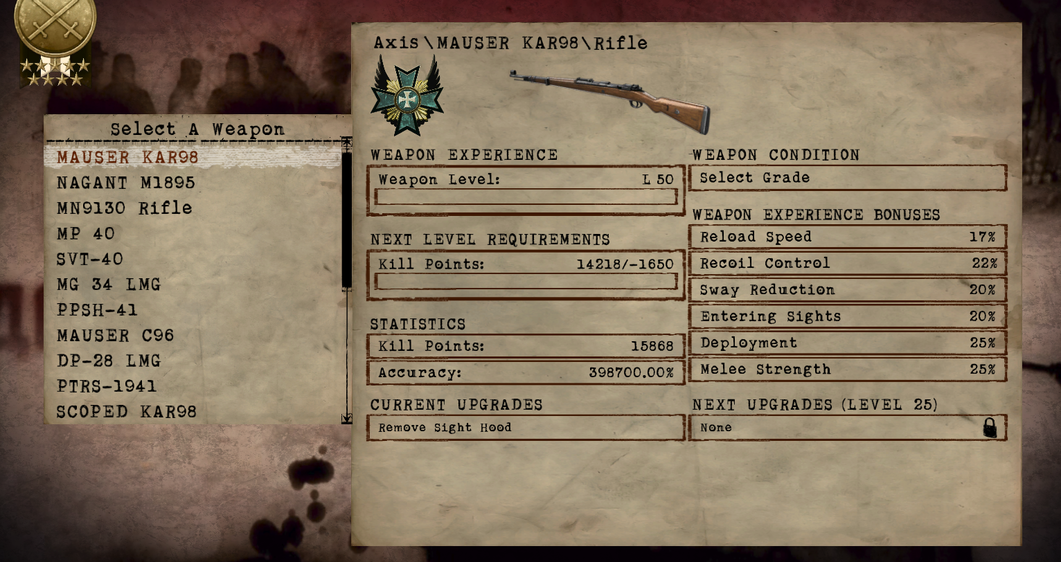Select the DP-28 LMG entry
Viewport: 1061px width, 562px height.
click(108, 360)
